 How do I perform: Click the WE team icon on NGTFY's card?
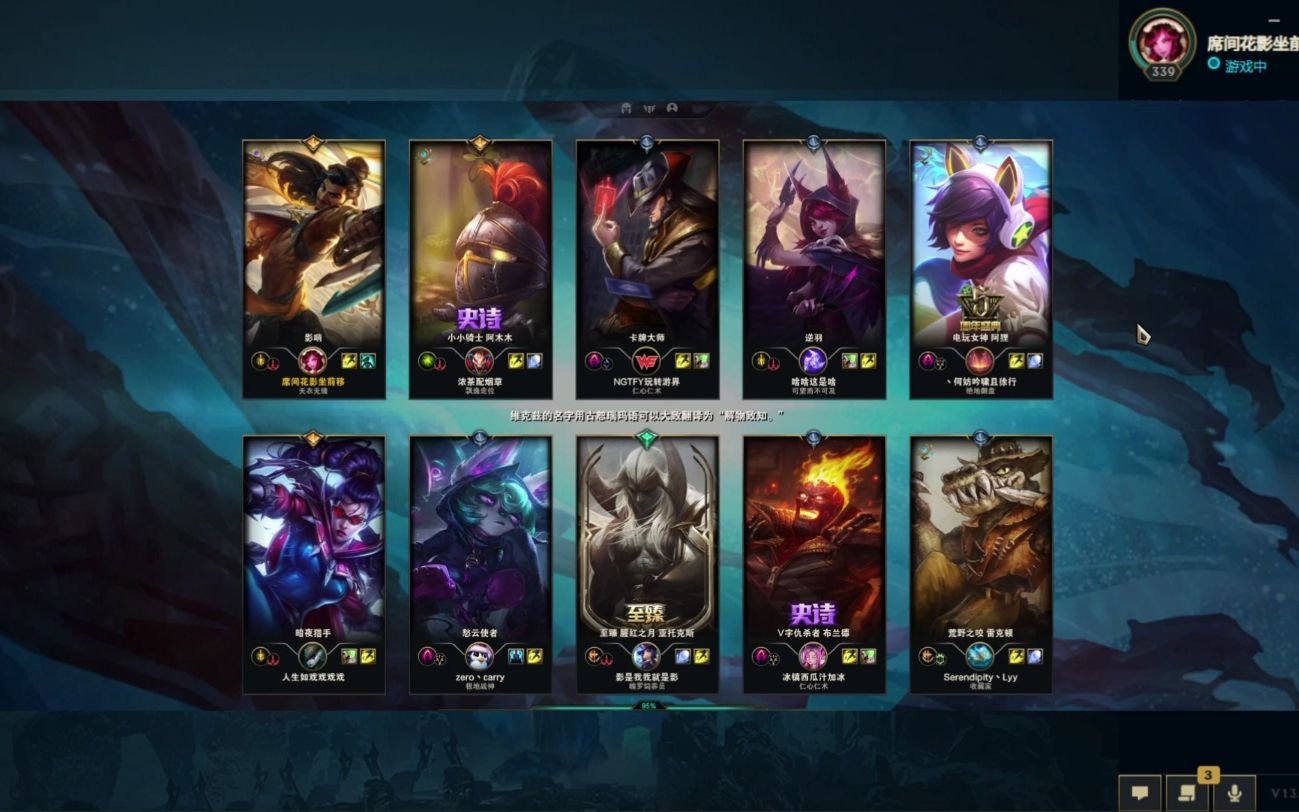coord(646,361)
